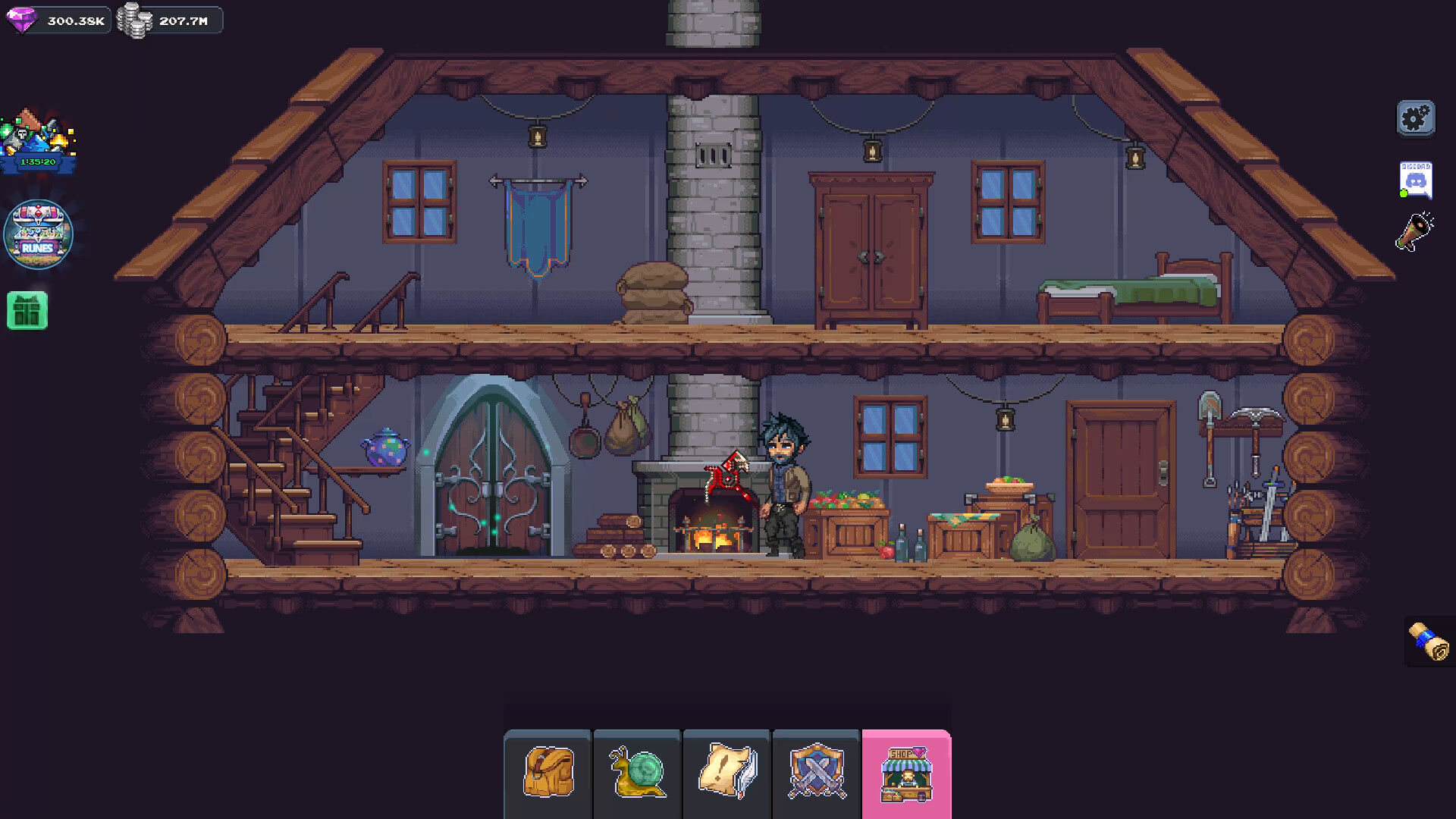The image size is (1456, 819).
Task: Click the green gift box icon
Action: (x=28, y=311)
